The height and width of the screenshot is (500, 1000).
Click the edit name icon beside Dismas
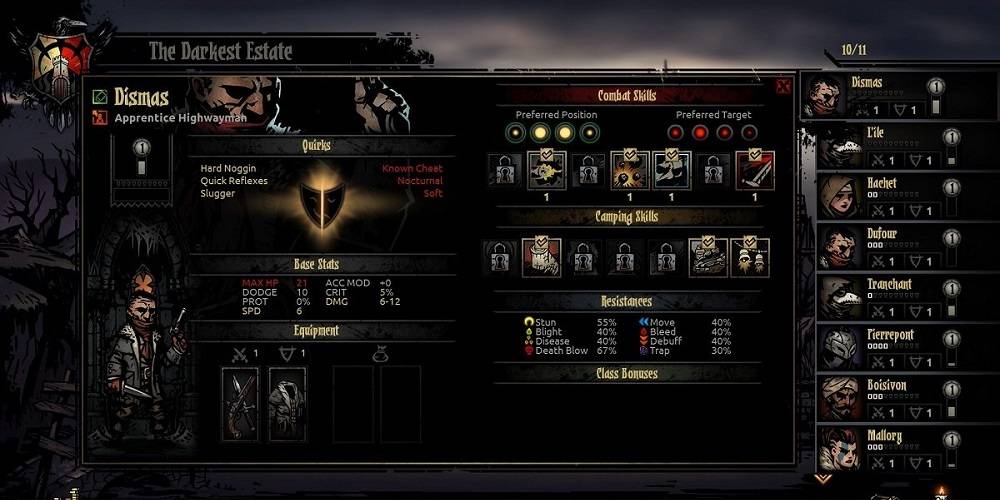100,97
